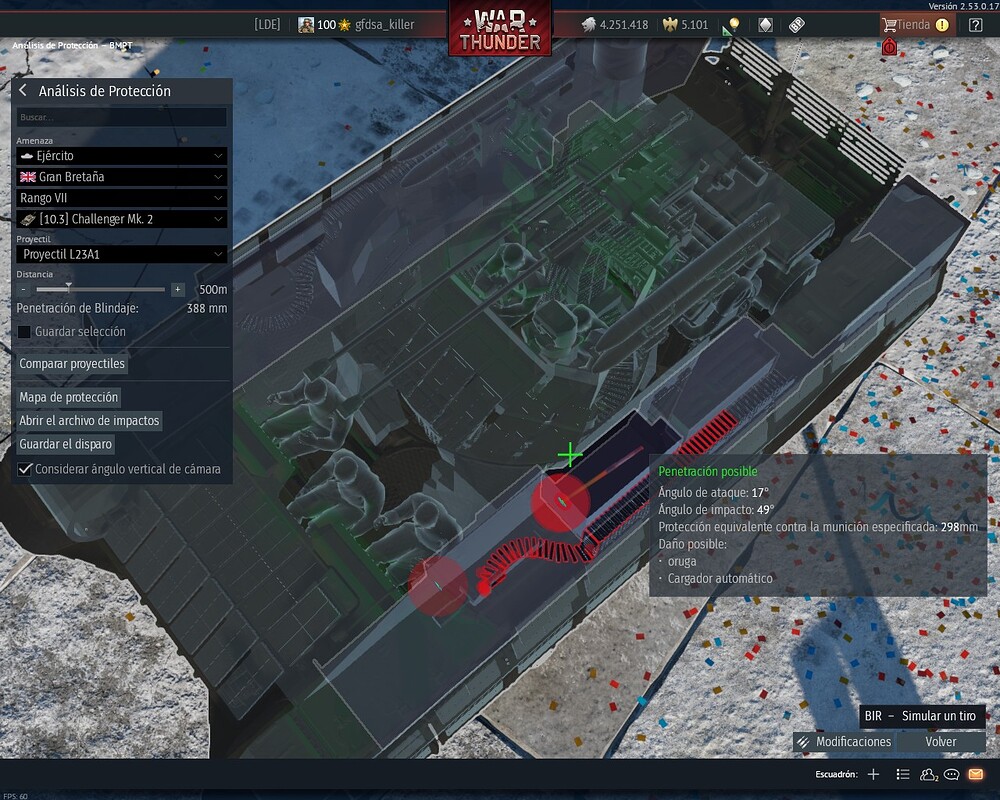Screen dimensions: 1000x800
Task: Open the Challenger Mk. 2 vehicle dropdown
Action: [x=122, y=219]
